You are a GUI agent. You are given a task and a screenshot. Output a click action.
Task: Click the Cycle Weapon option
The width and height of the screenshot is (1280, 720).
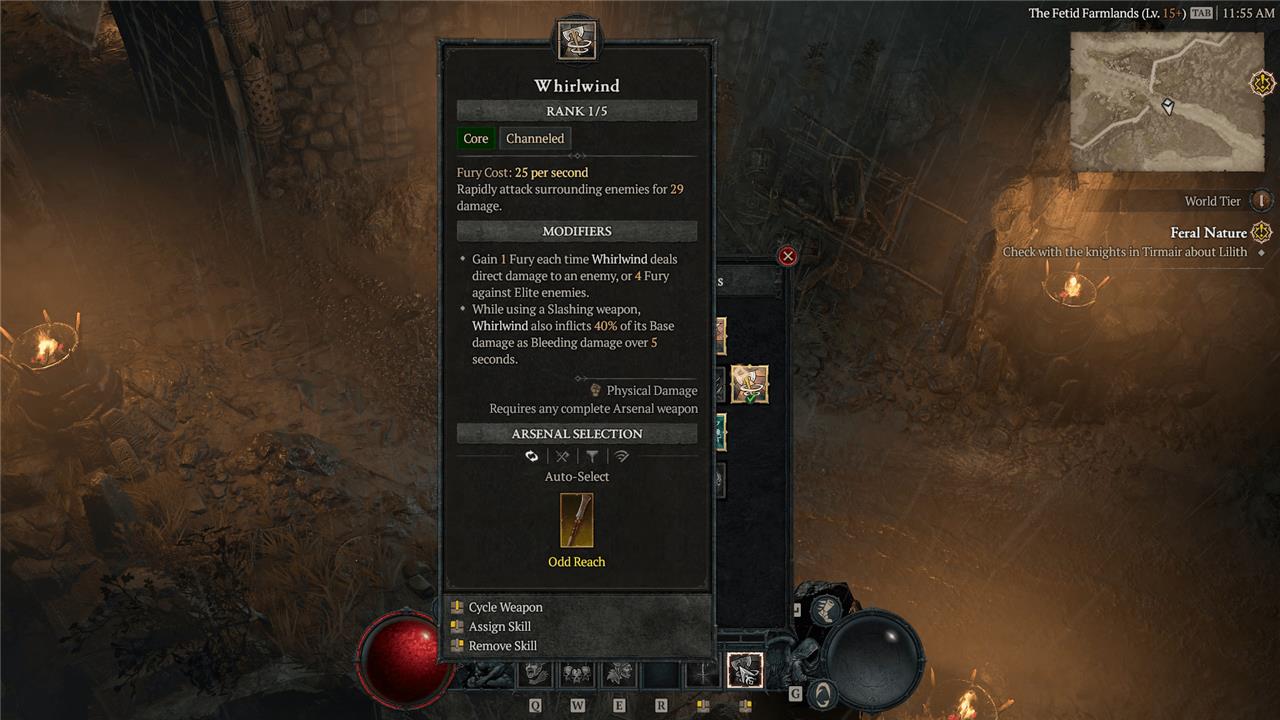[x=505, y=607]
